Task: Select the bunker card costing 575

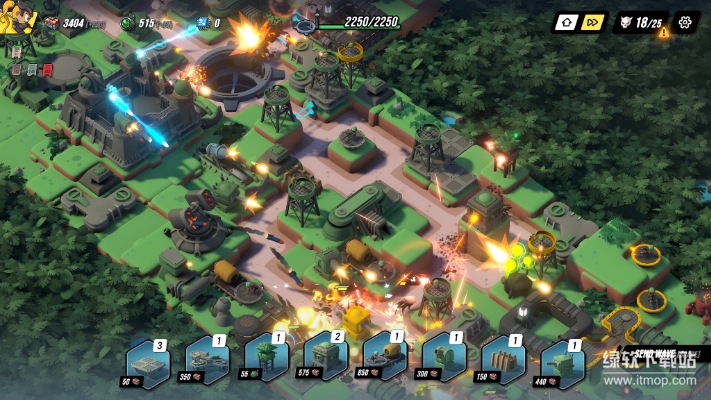Action: coord(325,361)
